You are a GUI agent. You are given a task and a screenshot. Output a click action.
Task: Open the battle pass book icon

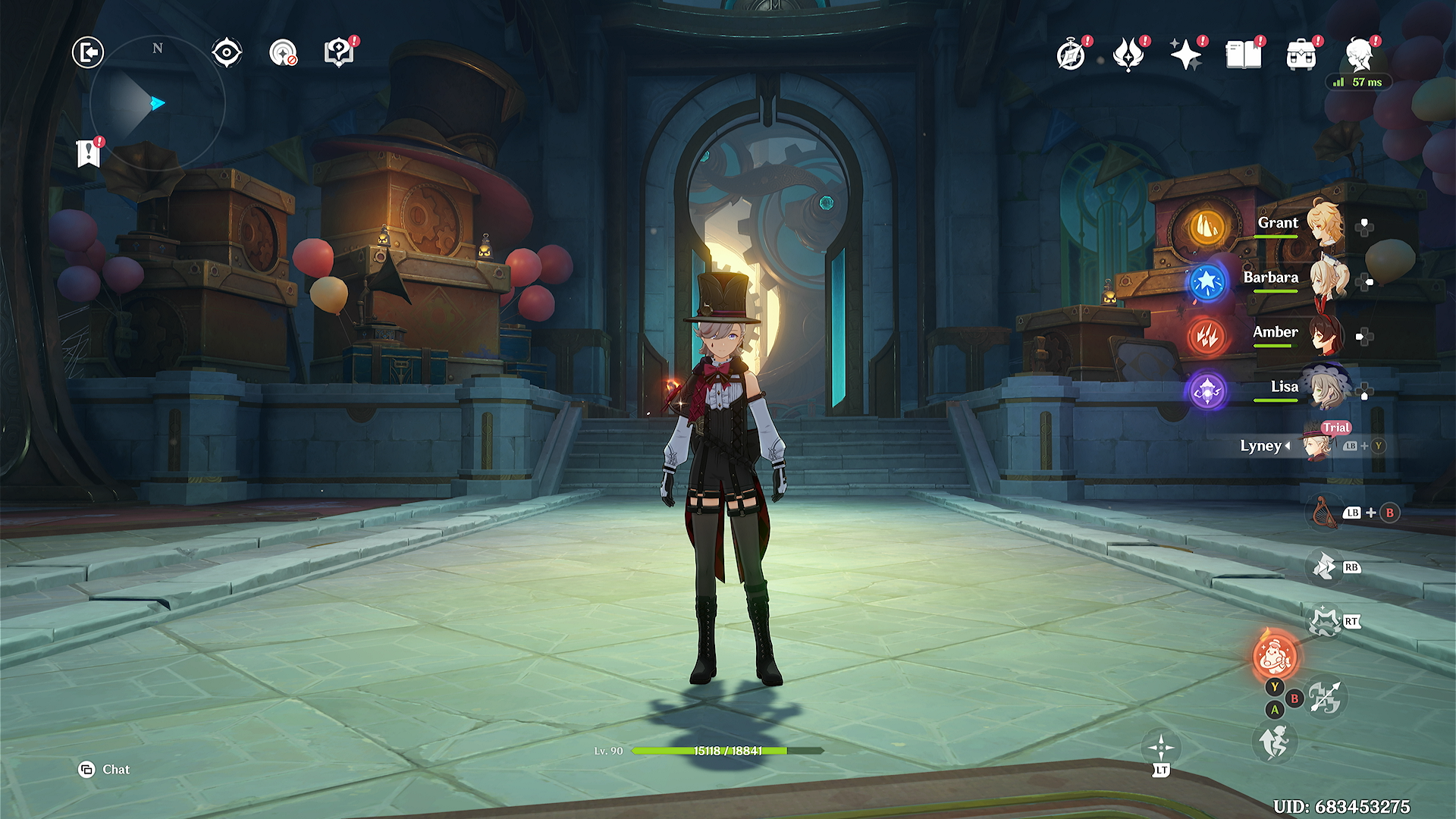[1244, 55]
